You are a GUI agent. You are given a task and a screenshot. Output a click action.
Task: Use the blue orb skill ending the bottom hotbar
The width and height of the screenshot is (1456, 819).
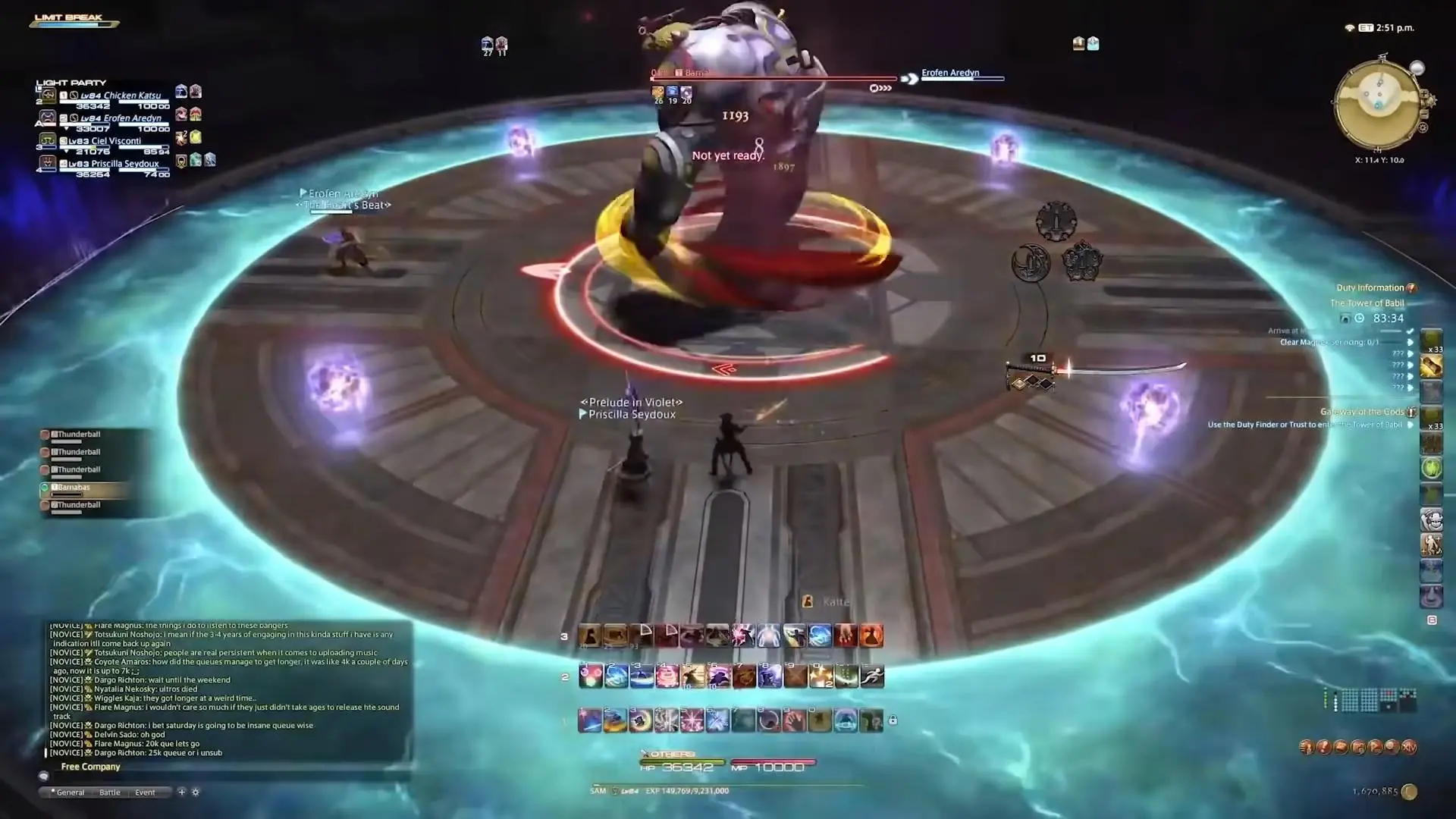coord(846,720)
